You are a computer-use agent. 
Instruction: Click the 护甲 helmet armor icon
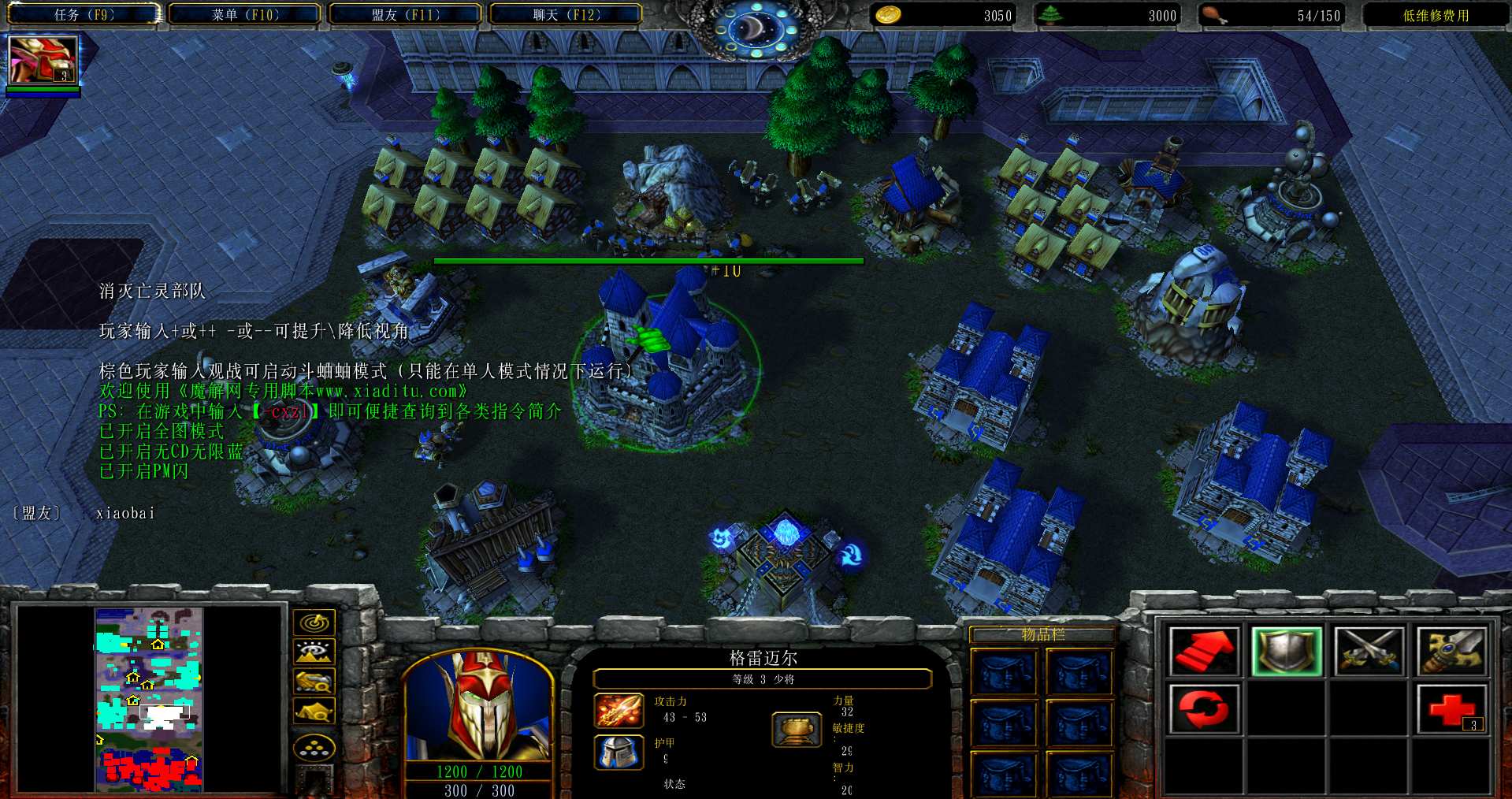tap(619, 753)
